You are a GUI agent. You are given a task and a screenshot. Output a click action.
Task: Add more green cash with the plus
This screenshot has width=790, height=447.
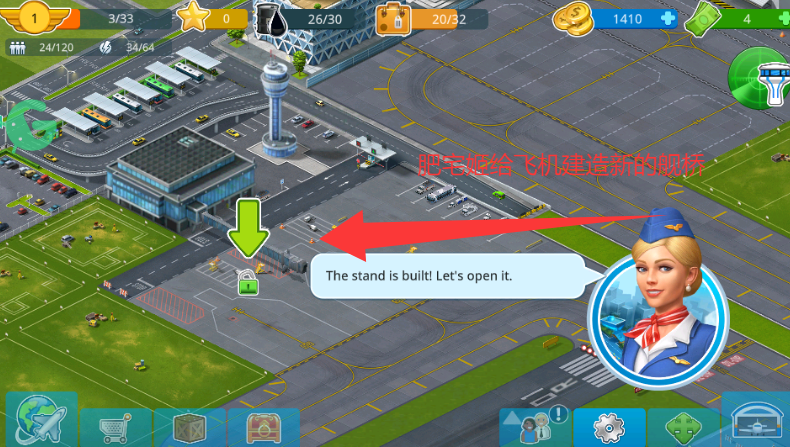pos(784,18)
